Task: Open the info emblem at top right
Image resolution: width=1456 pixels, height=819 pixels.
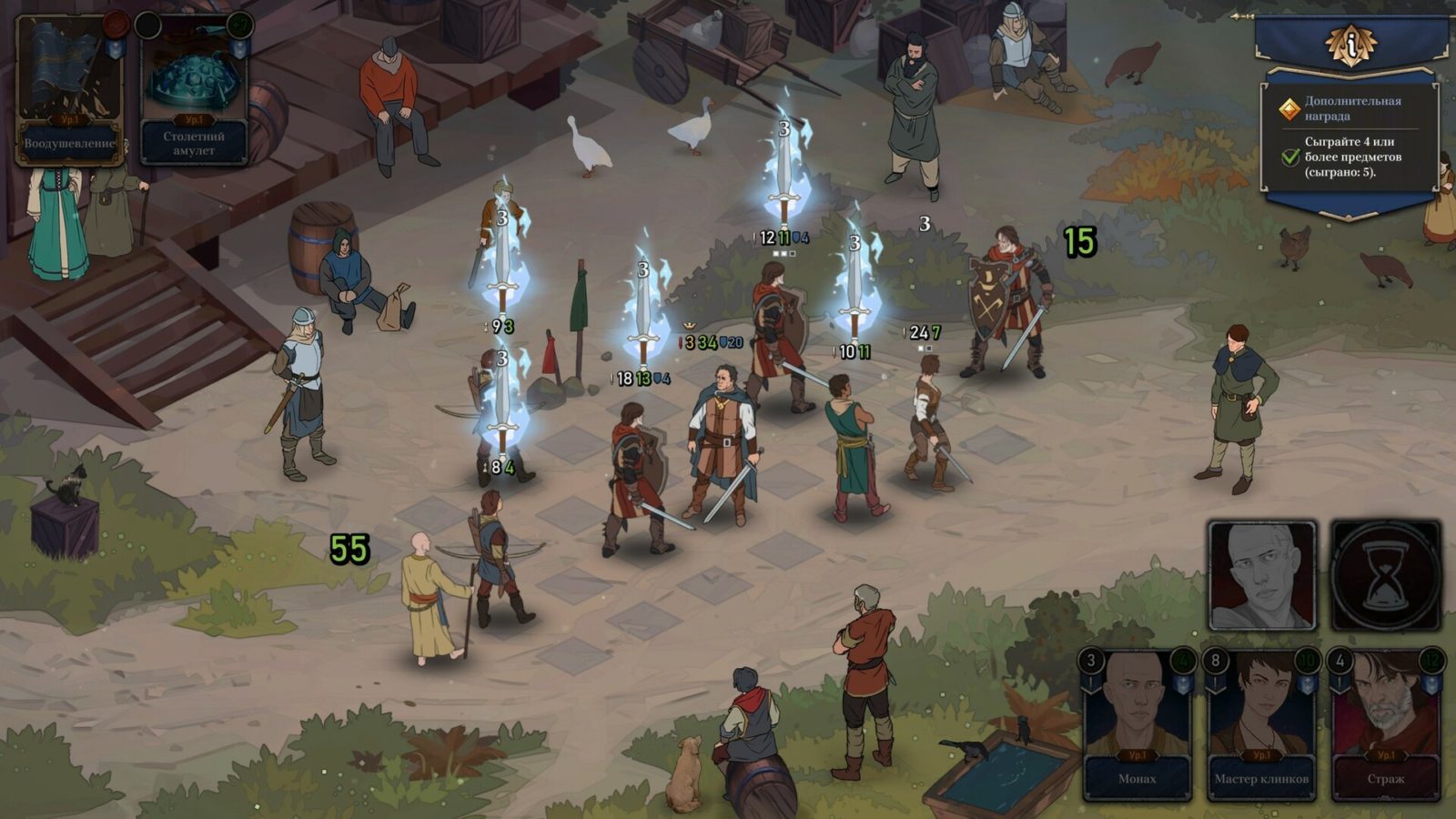Action: coord(1350,44)
